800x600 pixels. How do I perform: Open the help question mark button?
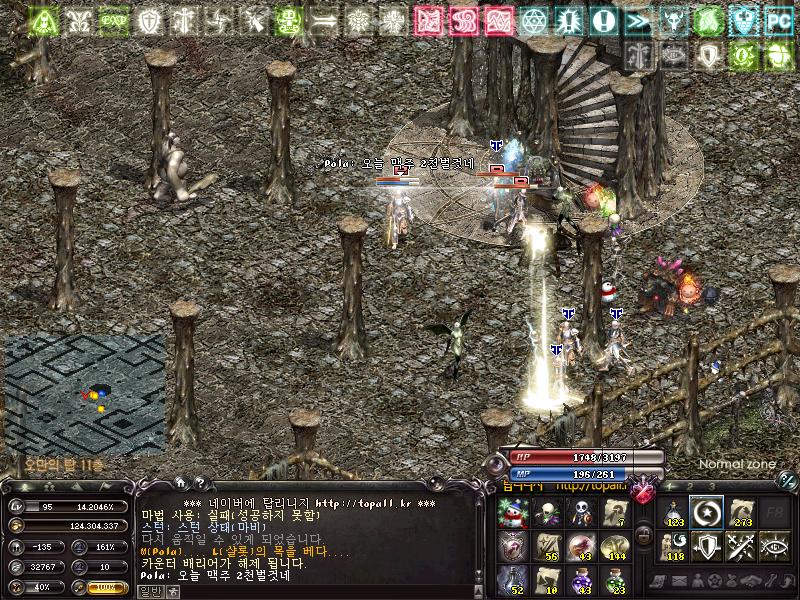(198, 483)
